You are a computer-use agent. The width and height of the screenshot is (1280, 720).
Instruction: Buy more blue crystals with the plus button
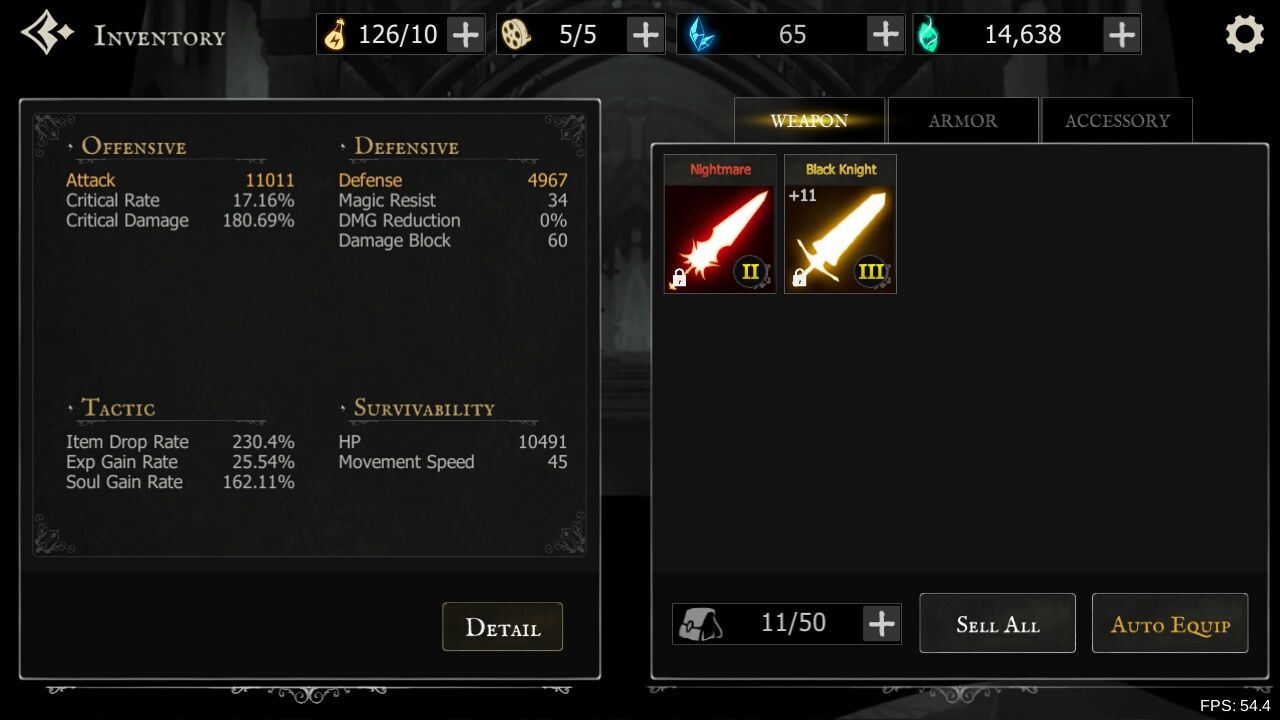tap(885, 35)
